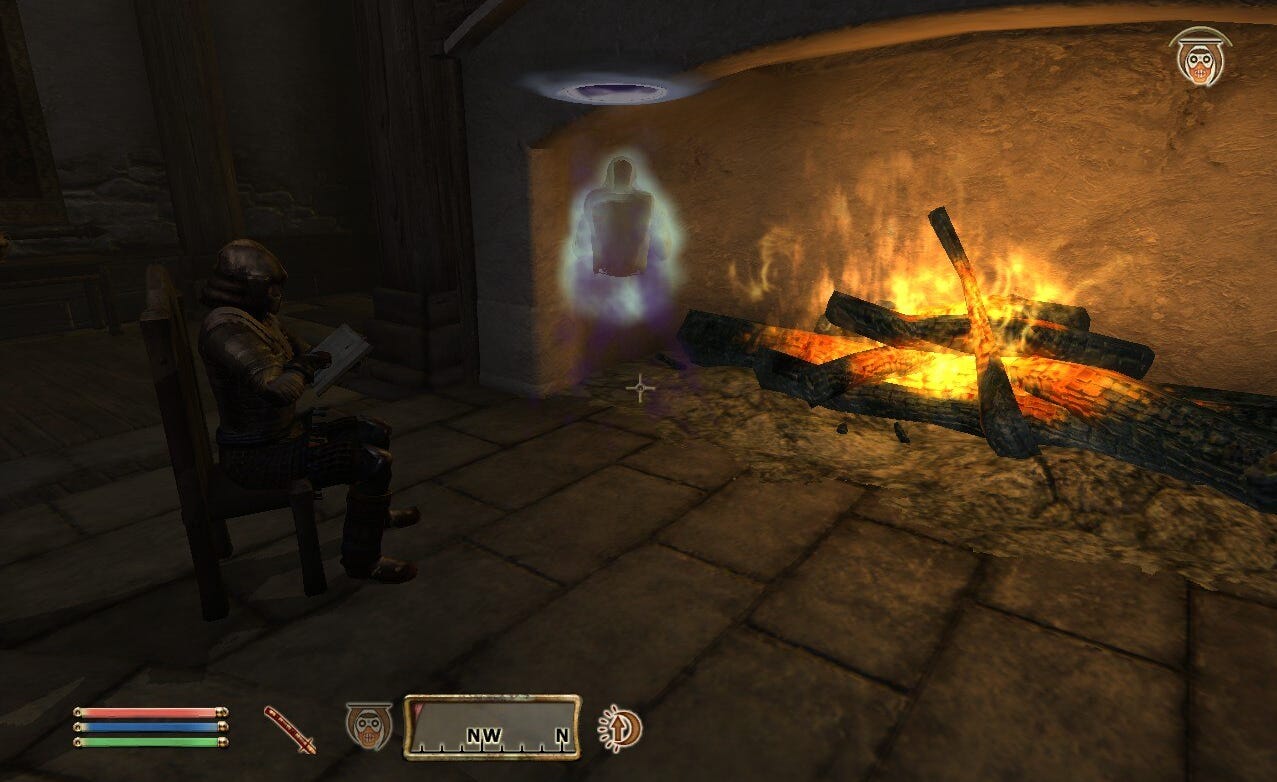This screenshot has width=1277, height=782.
Task: Select the equipped red sword weapon icon
Action: click(289, 729)
